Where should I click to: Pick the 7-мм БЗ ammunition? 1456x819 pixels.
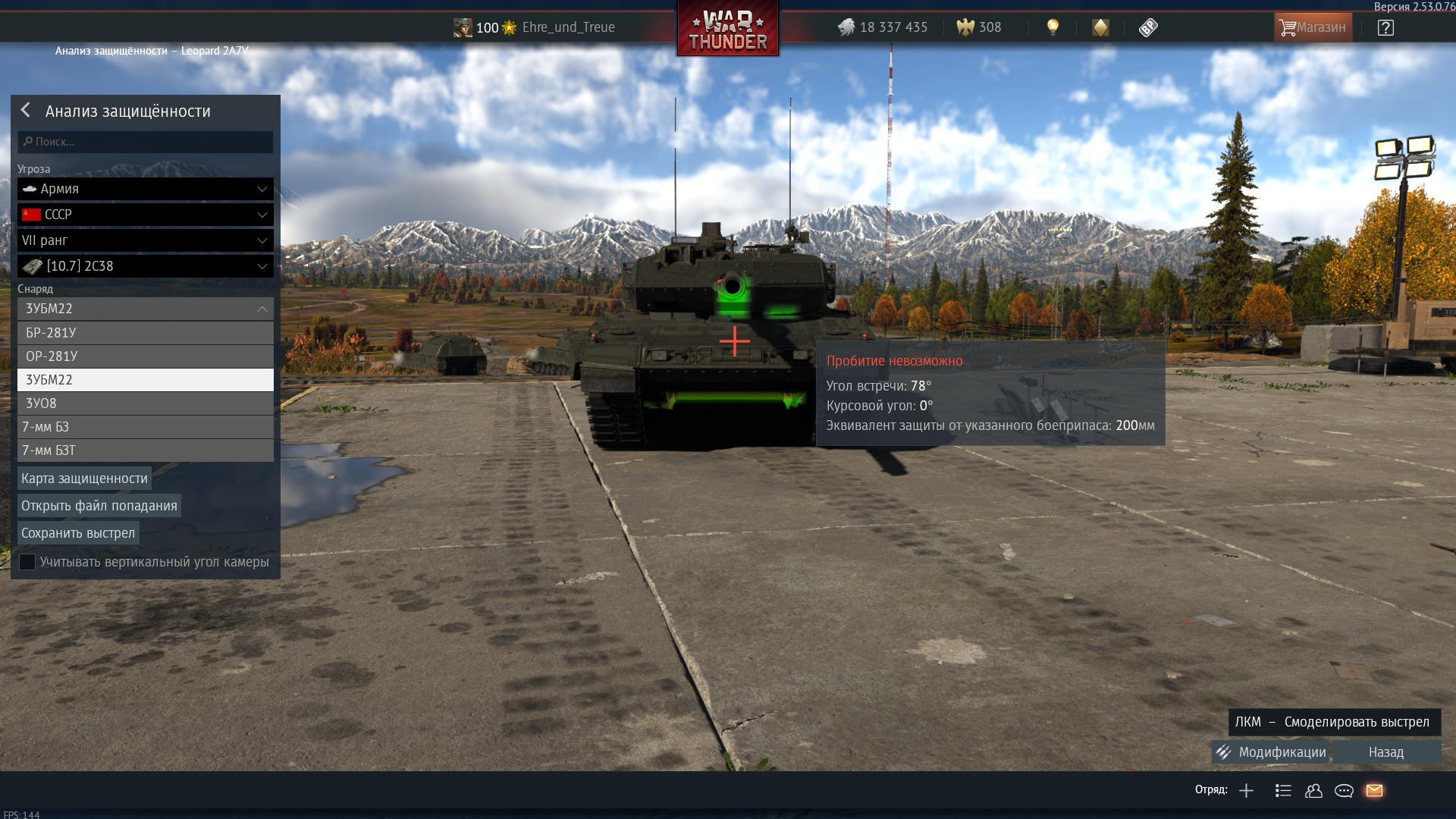point(146,427)
